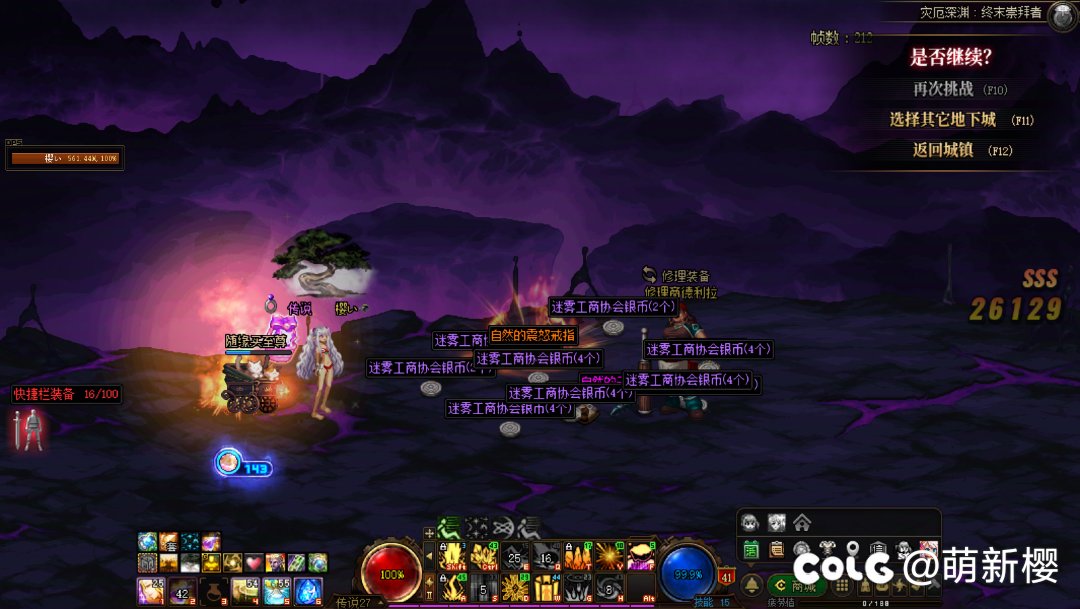This screenshot has height=609, width=1080.
Task: Click the skill bar page II toggle
Action: (x=431, y=595)
